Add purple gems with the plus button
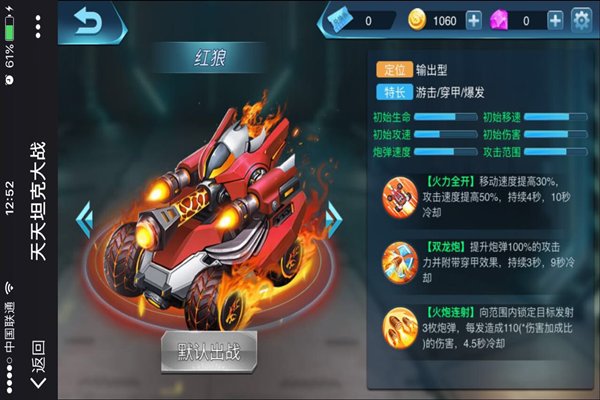The height and width of the screenshot is (400, 600). pyautogui.click(x=555, y=20)
